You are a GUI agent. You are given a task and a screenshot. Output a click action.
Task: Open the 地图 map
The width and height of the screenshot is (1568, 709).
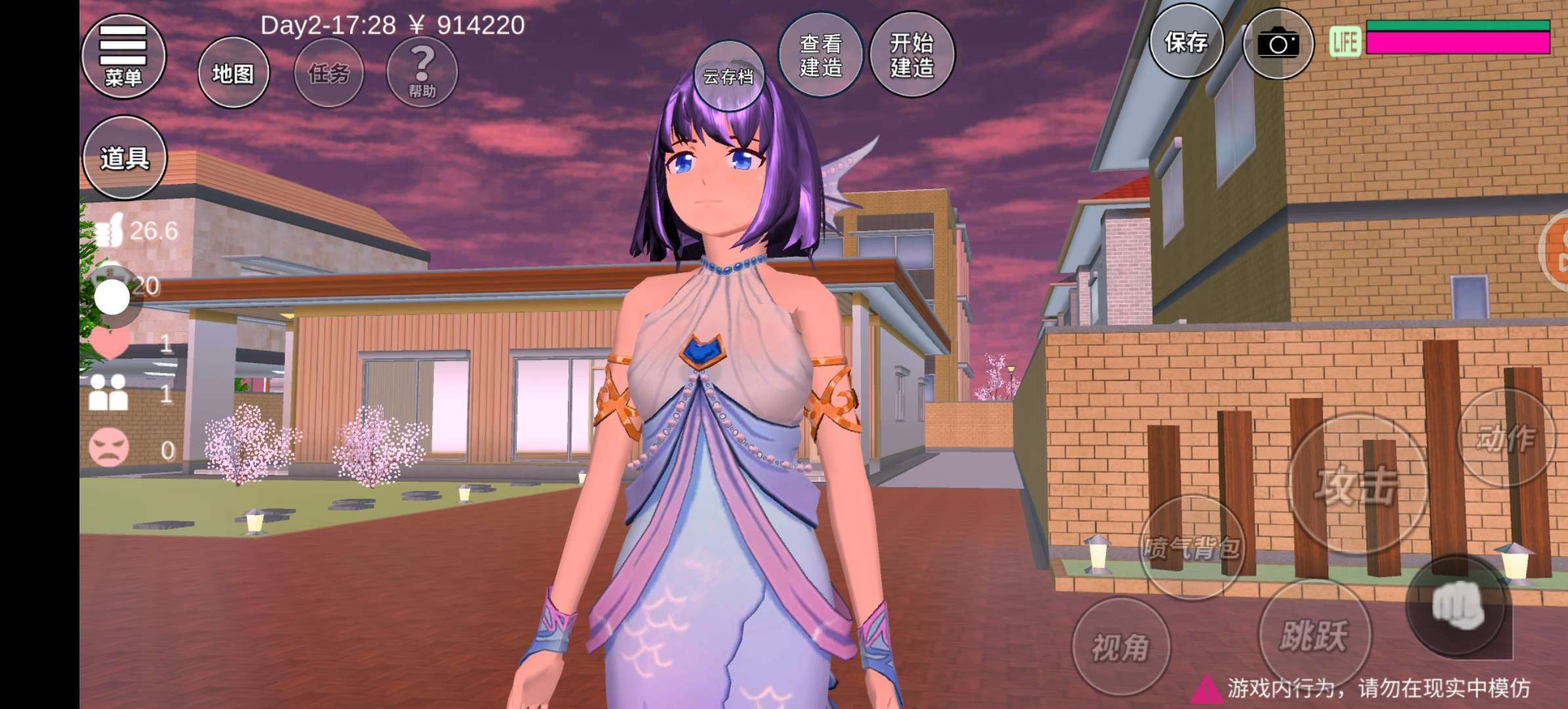[x=233, y=73]
